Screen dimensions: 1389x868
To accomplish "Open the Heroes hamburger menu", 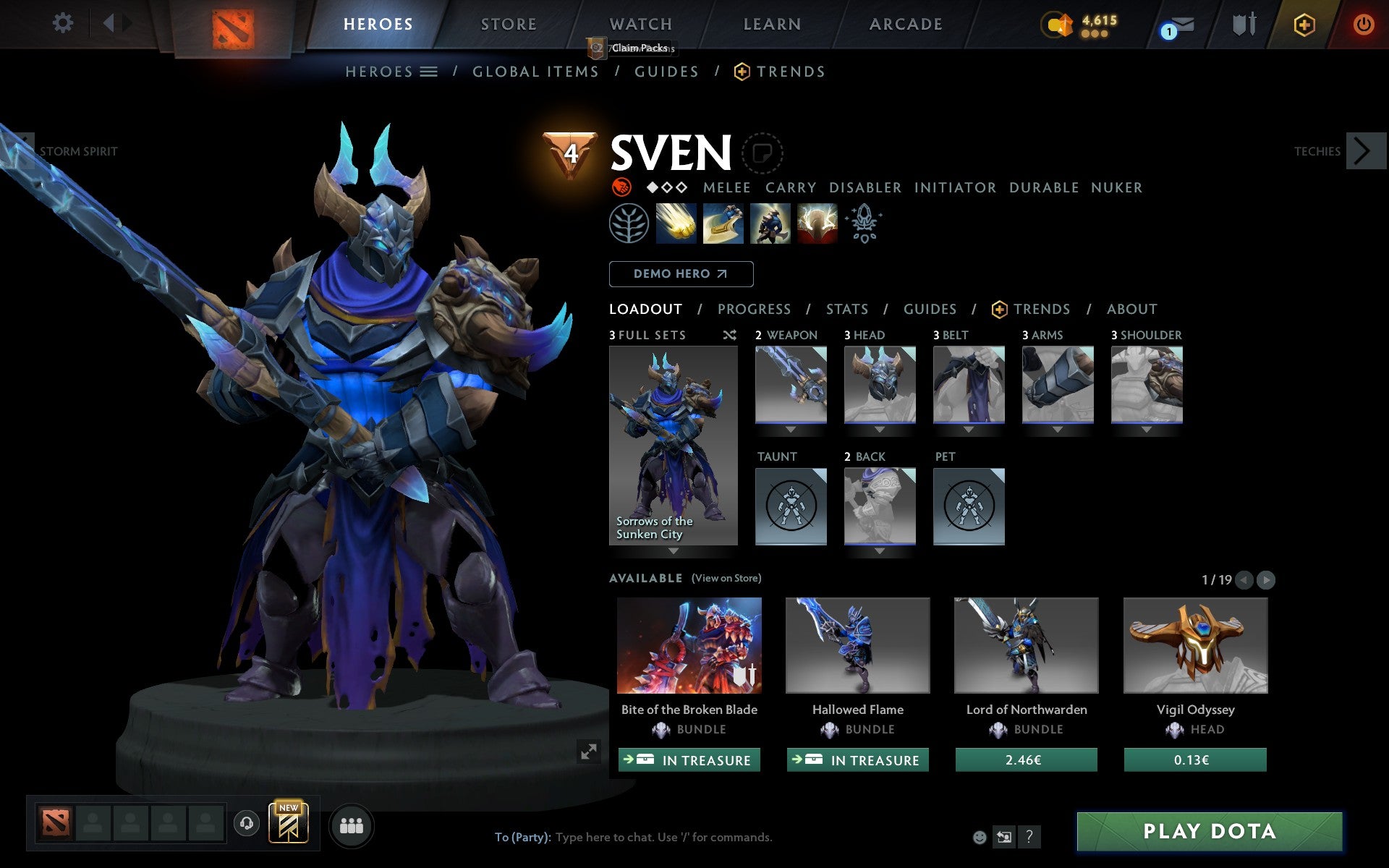I will (429, 72).
